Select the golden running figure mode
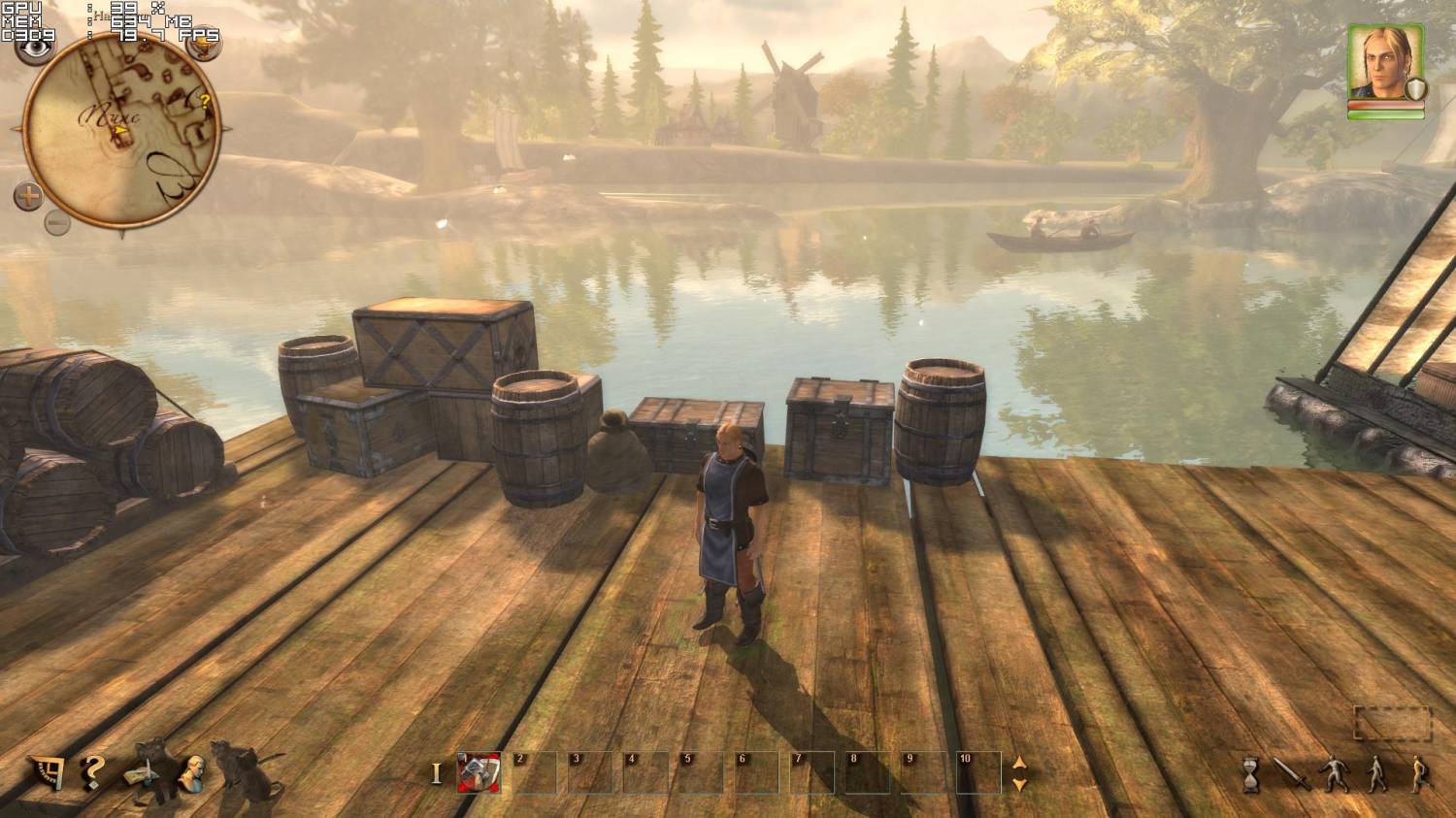The image size is (1456, 818). [x=1420, y=774]
